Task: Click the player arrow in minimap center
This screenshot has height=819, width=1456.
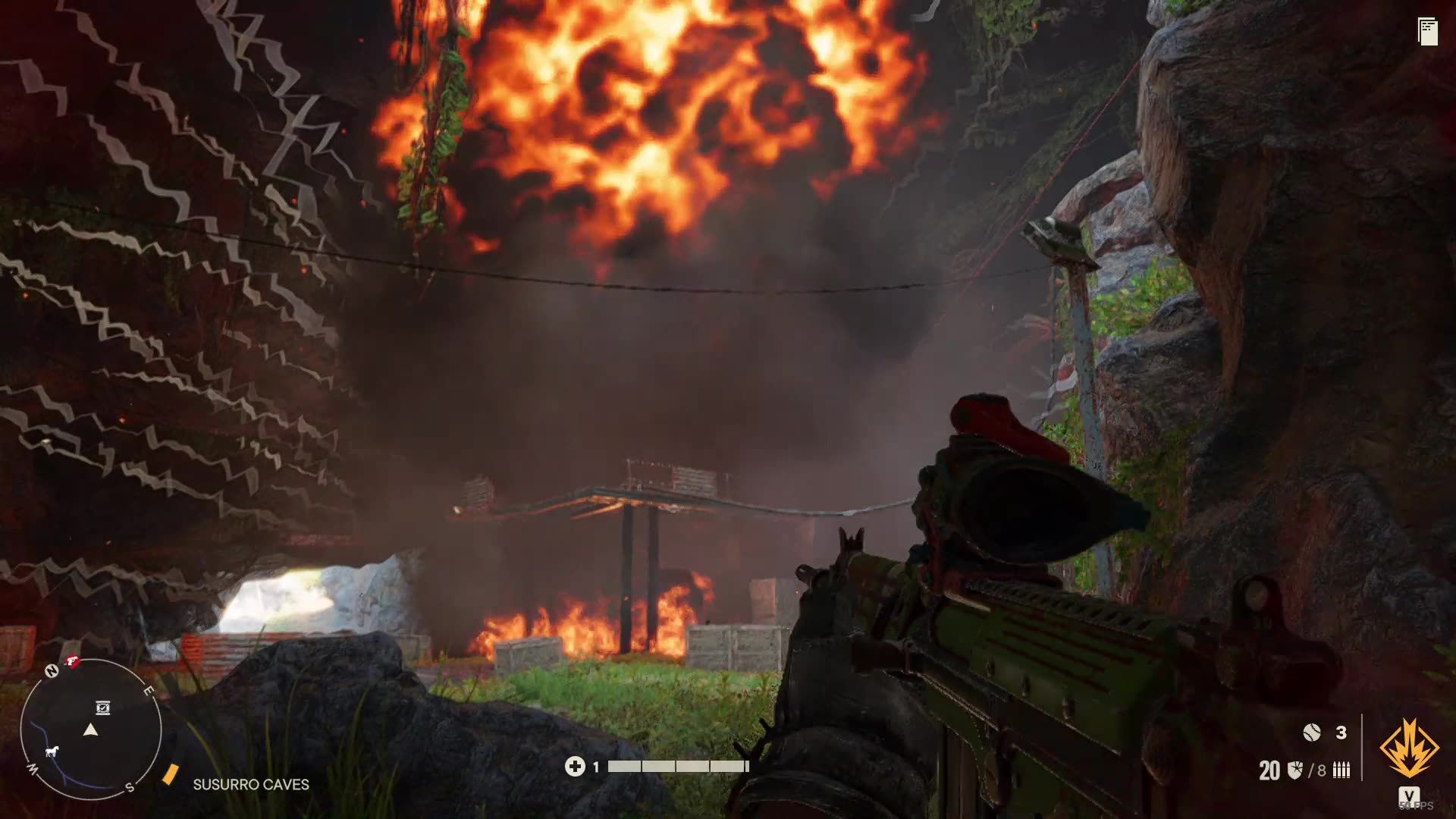Action: point(91,730)
